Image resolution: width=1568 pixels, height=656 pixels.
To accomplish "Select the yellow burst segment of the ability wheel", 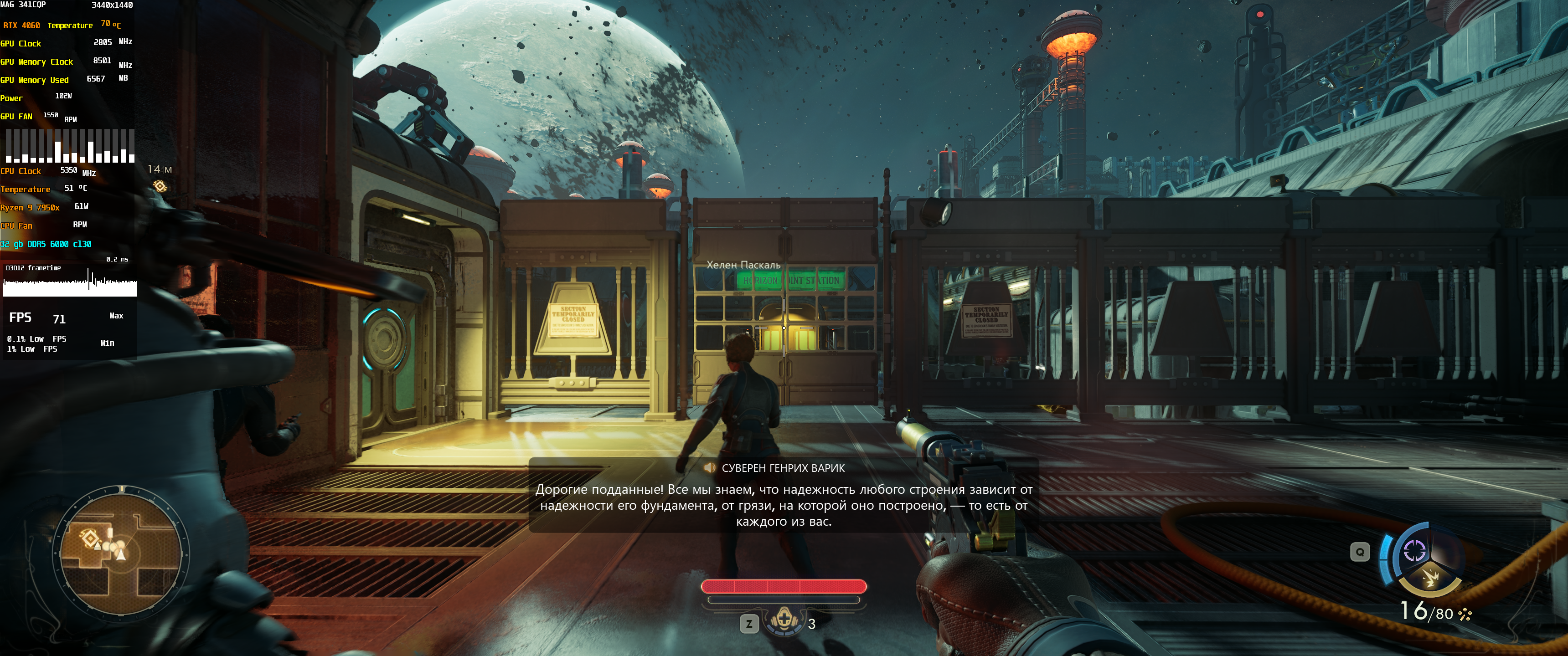I will (x=1430, y=576).
